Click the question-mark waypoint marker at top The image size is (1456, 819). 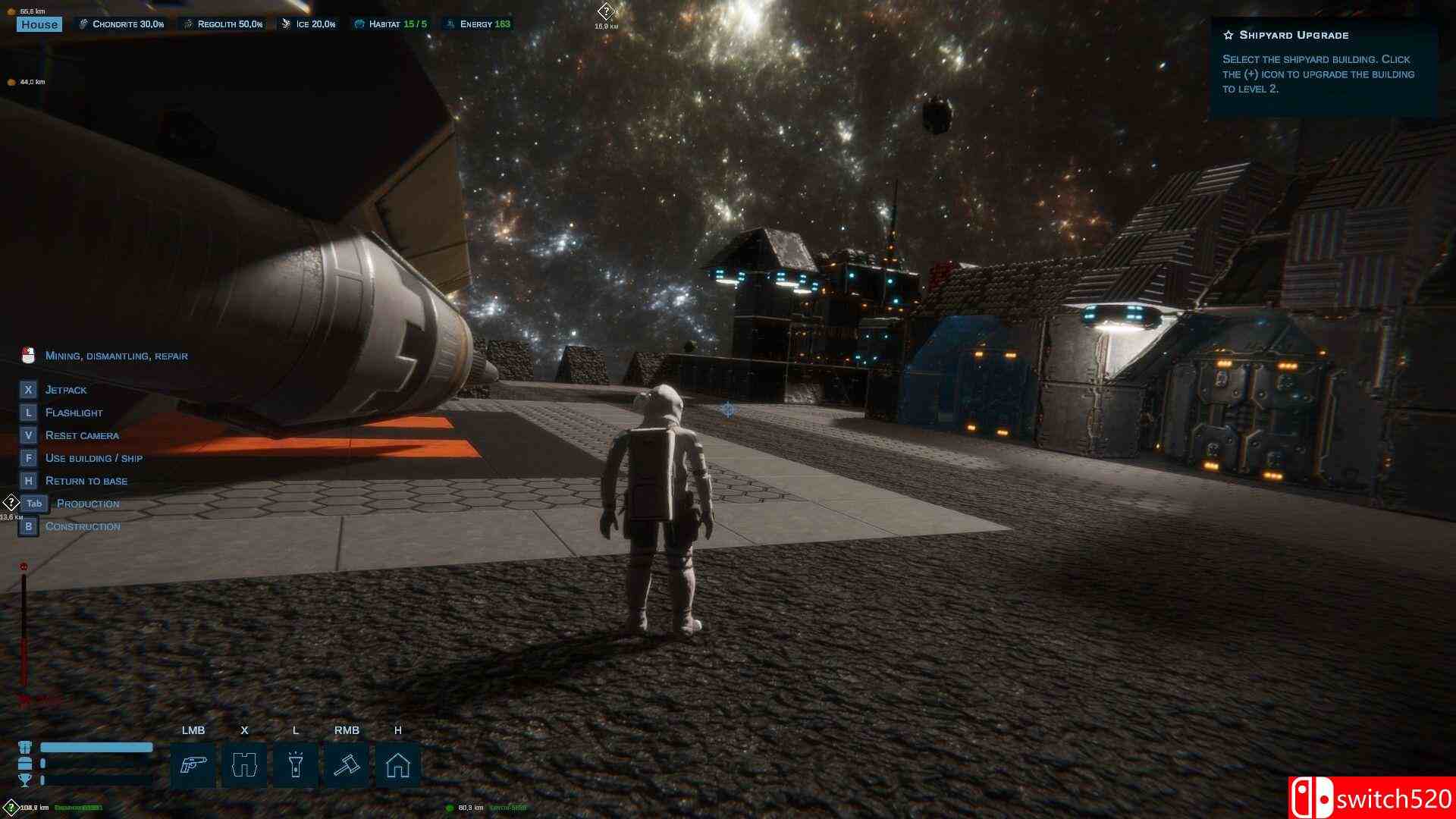coord(606,11)
